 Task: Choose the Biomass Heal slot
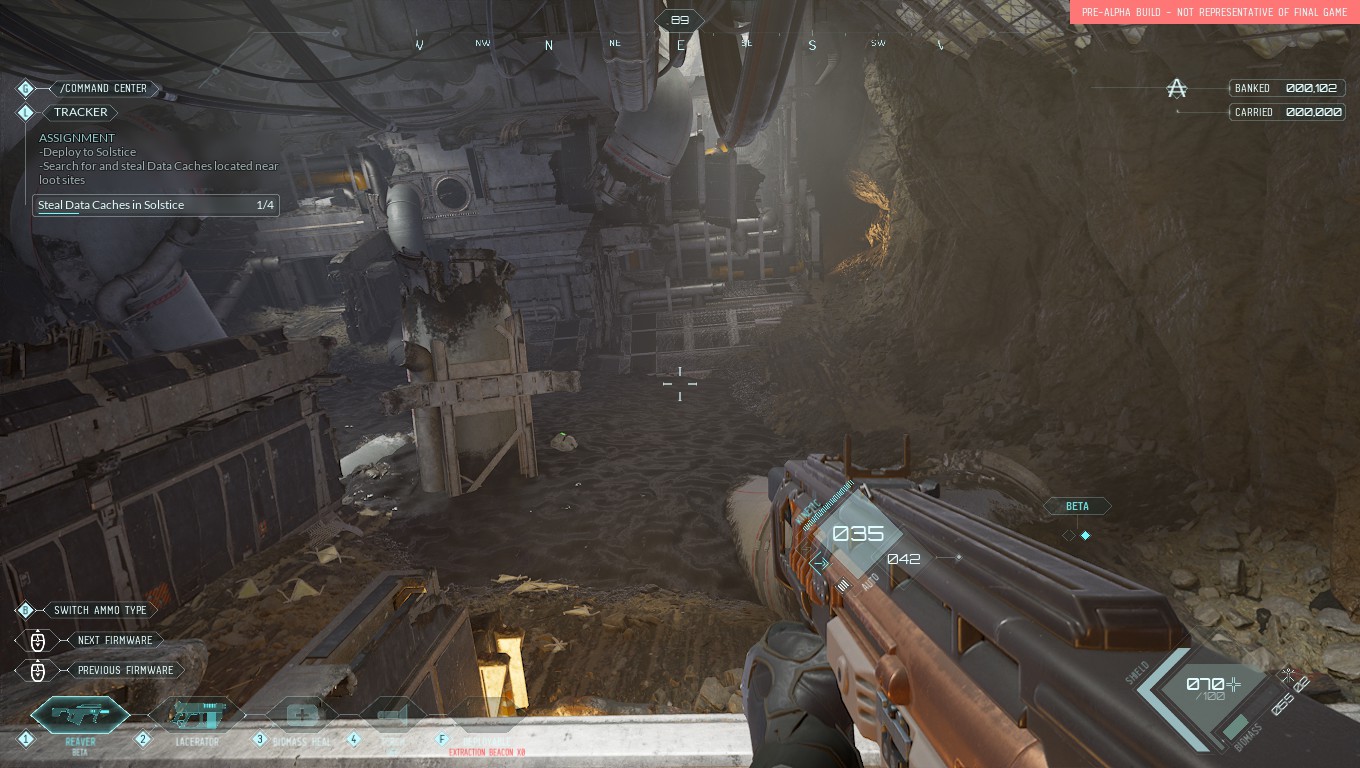tap(304, 716)
